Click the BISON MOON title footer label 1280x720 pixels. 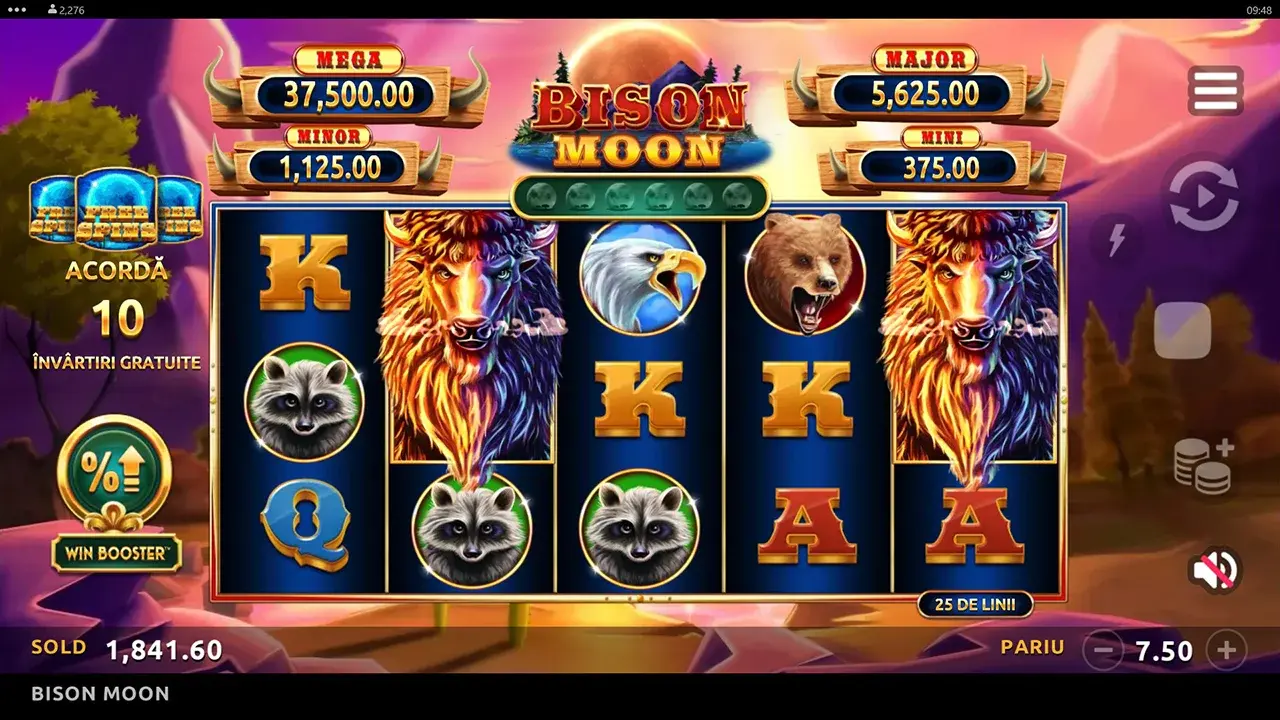[100, 693]
